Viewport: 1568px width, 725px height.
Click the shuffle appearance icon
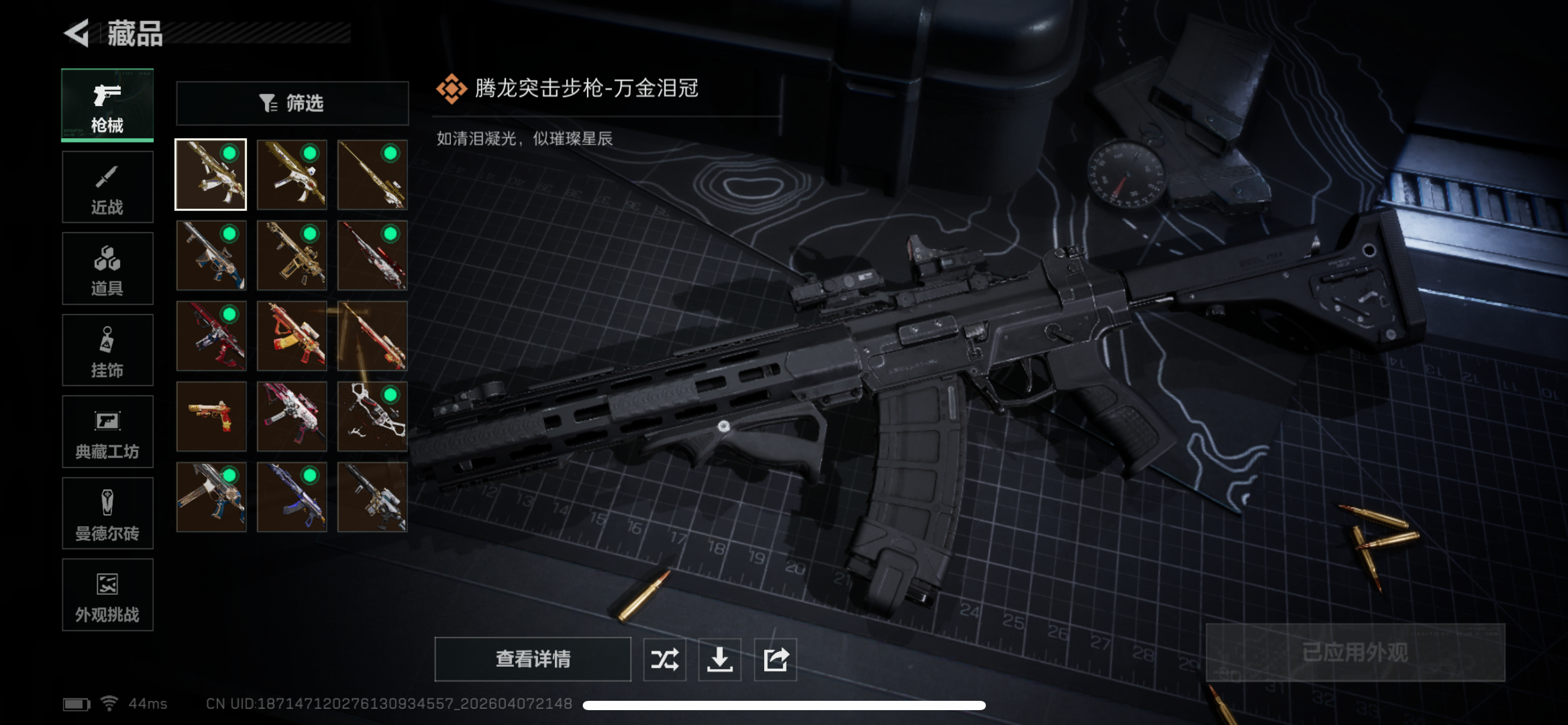(664, 659)
